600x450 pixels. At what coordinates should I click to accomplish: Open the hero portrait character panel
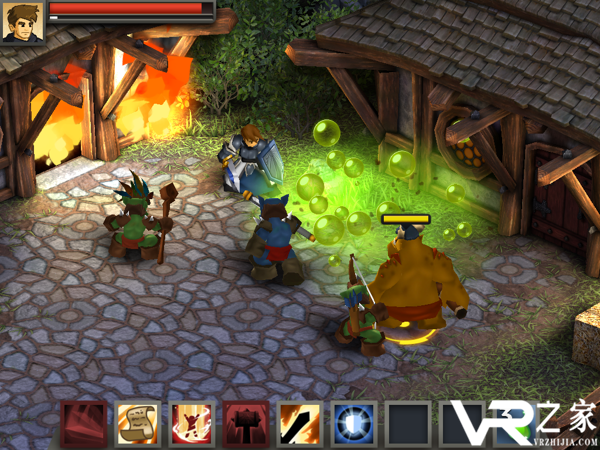[x=22, y=22]
